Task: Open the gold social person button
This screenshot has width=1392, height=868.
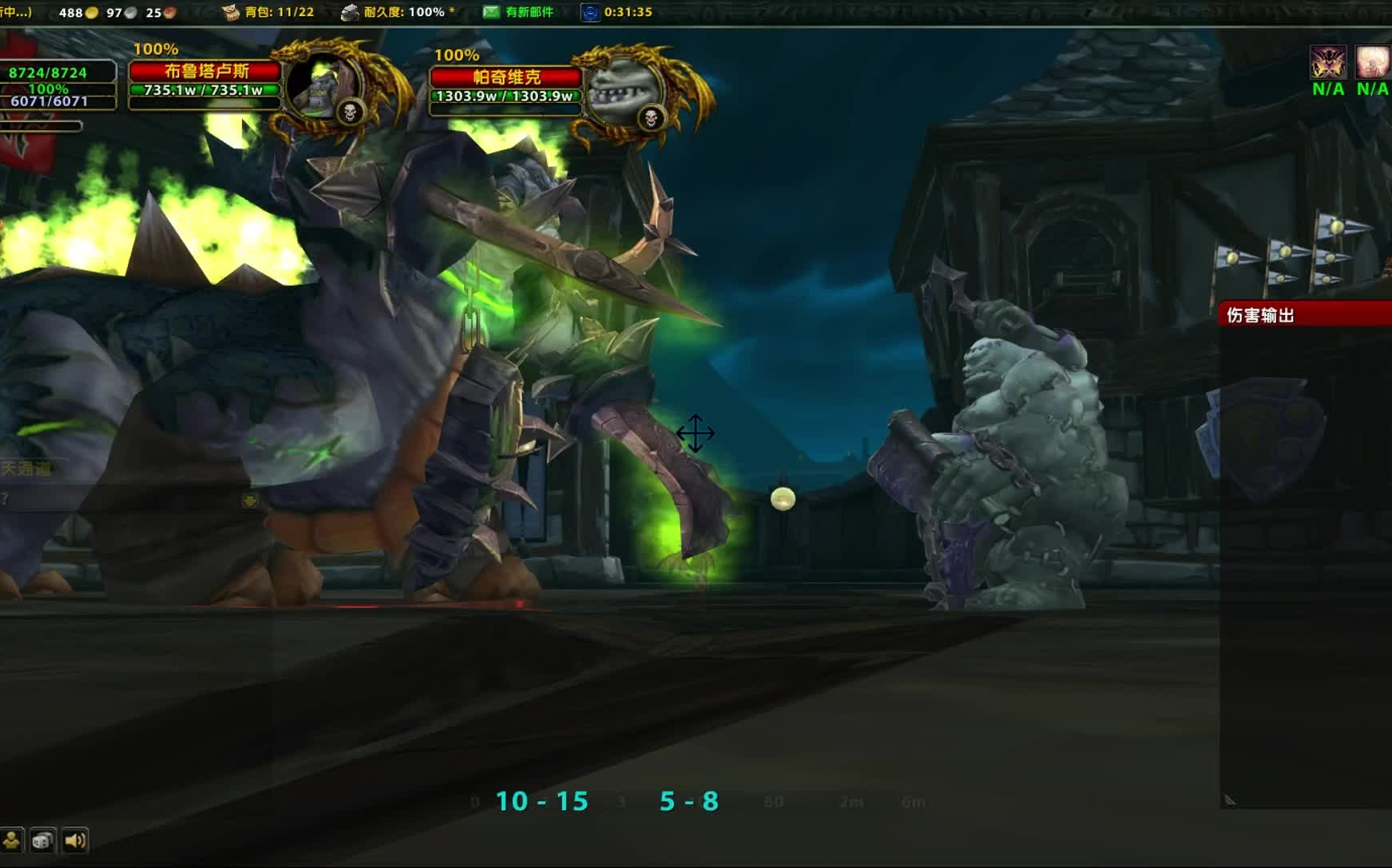Action: pyautogui.click(x=11, y=841)
